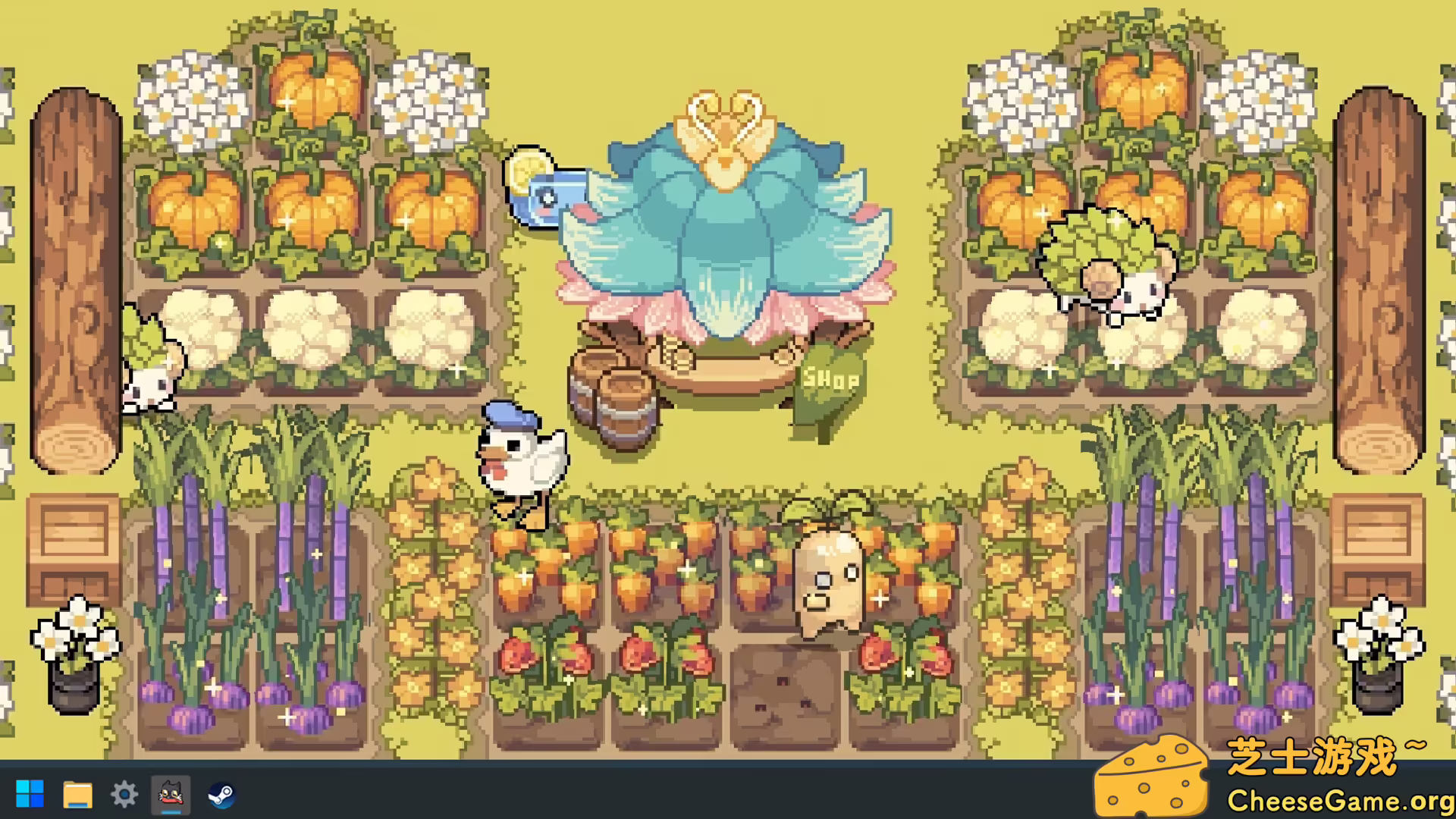Screen dimensions: 1456x819
Task: Open Windows Settings from the taskbar
Action: [x=124, y=793]
